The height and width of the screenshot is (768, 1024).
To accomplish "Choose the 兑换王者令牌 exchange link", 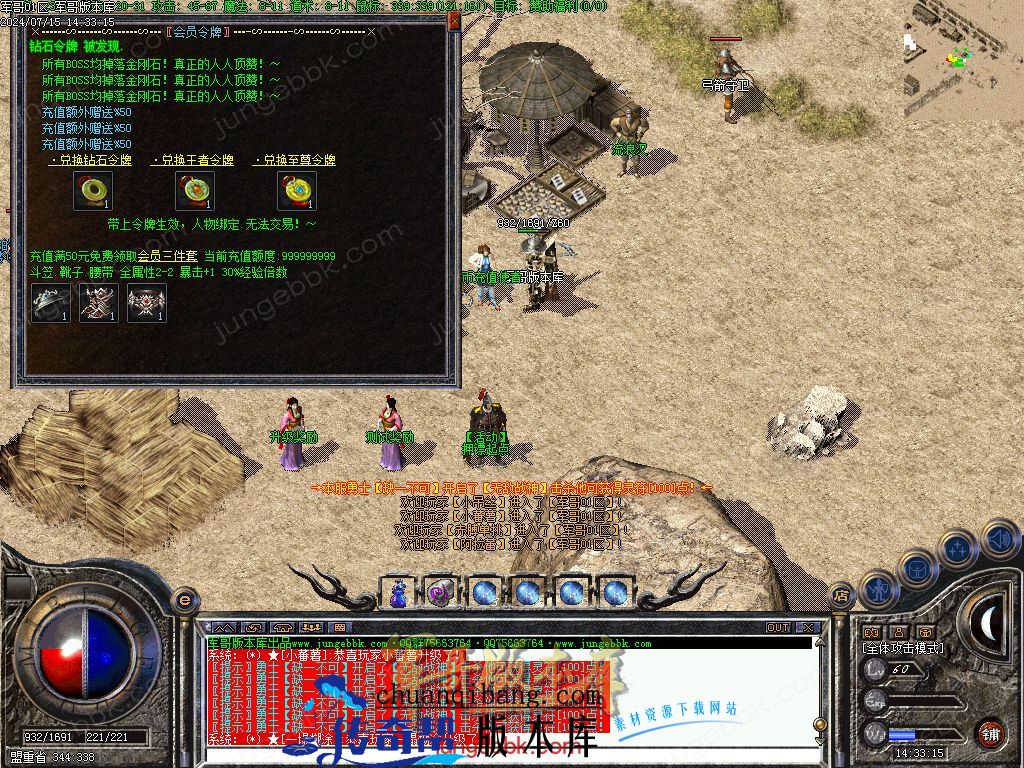I will pyautogui.click(x=195, y=160).
